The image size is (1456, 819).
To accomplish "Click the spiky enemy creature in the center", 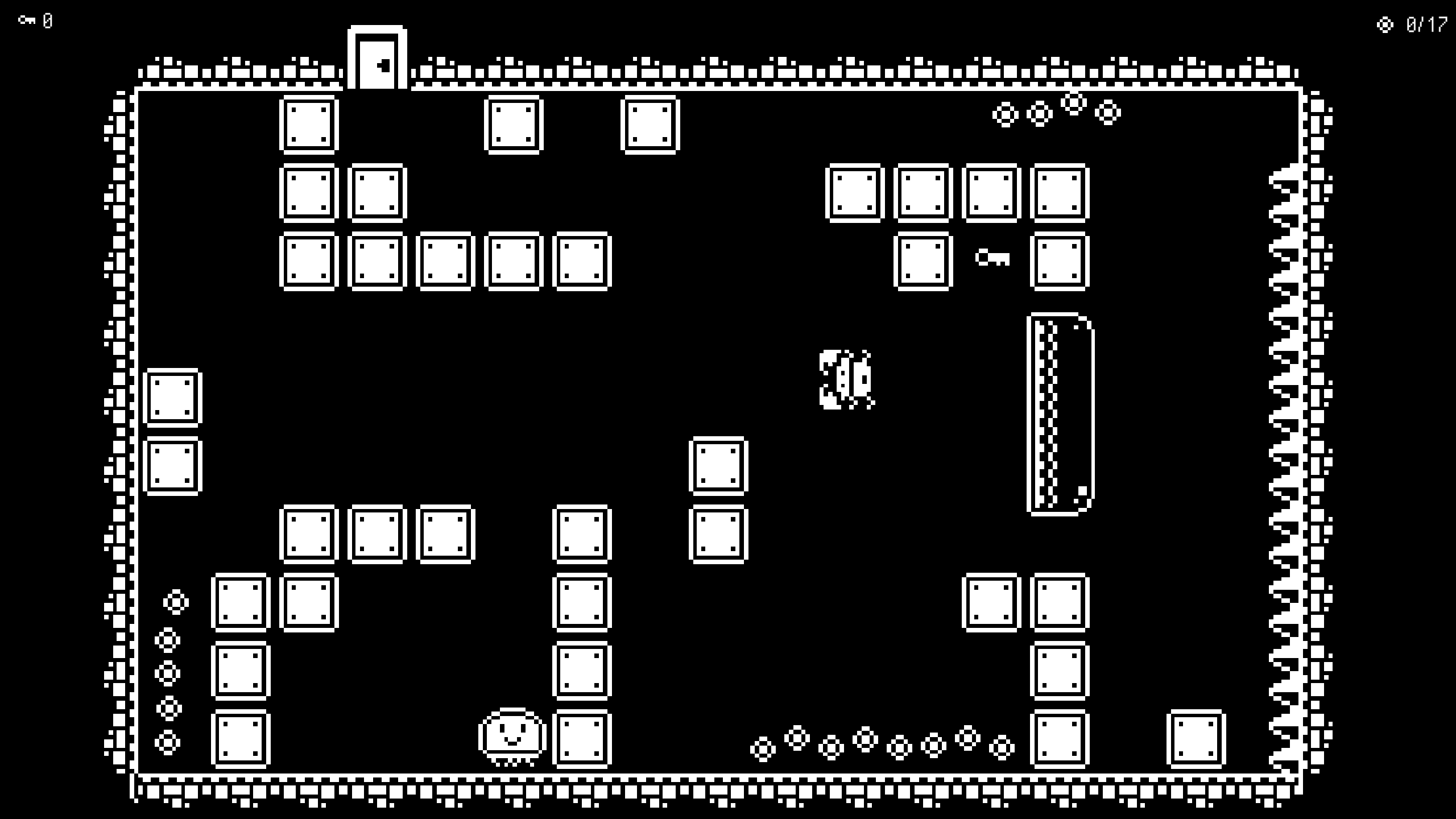I will pyautogui.click(x=846, y=378).
